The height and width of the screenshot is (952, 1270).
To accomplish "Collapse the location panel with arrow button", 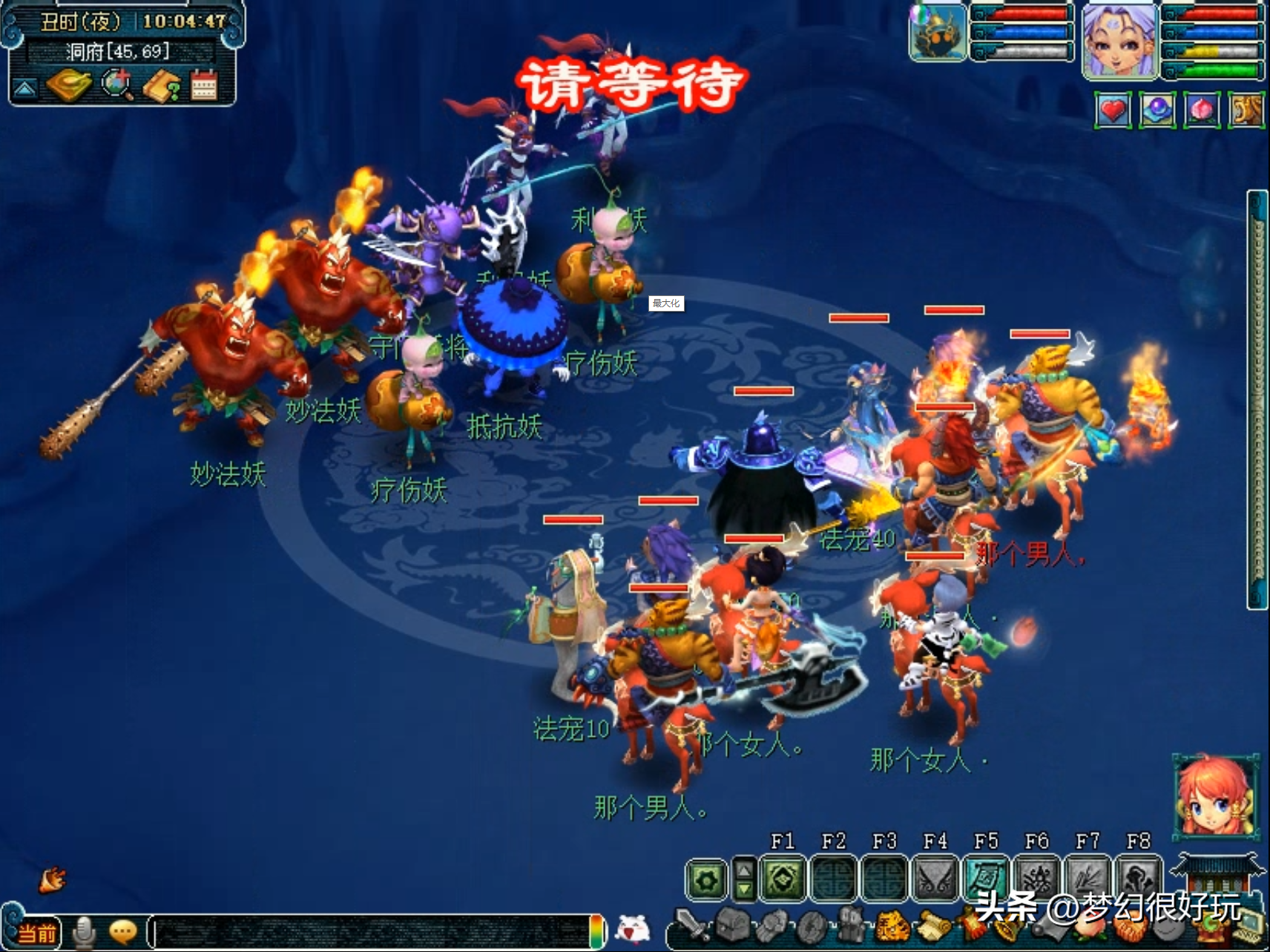I will (24, 89).
